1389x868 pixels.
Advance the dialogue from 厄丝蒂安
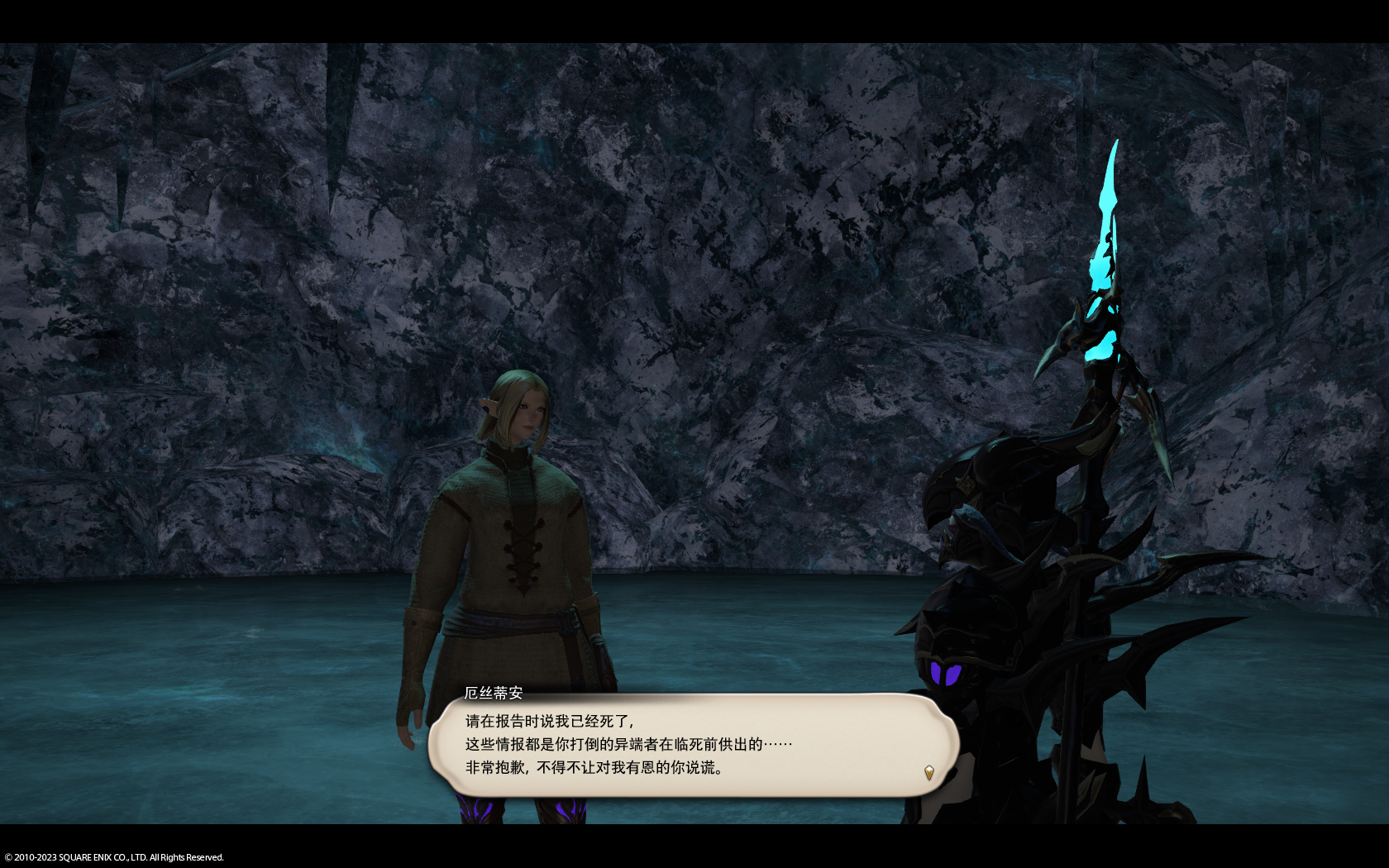pyautogui.click(x=693, y=745)
